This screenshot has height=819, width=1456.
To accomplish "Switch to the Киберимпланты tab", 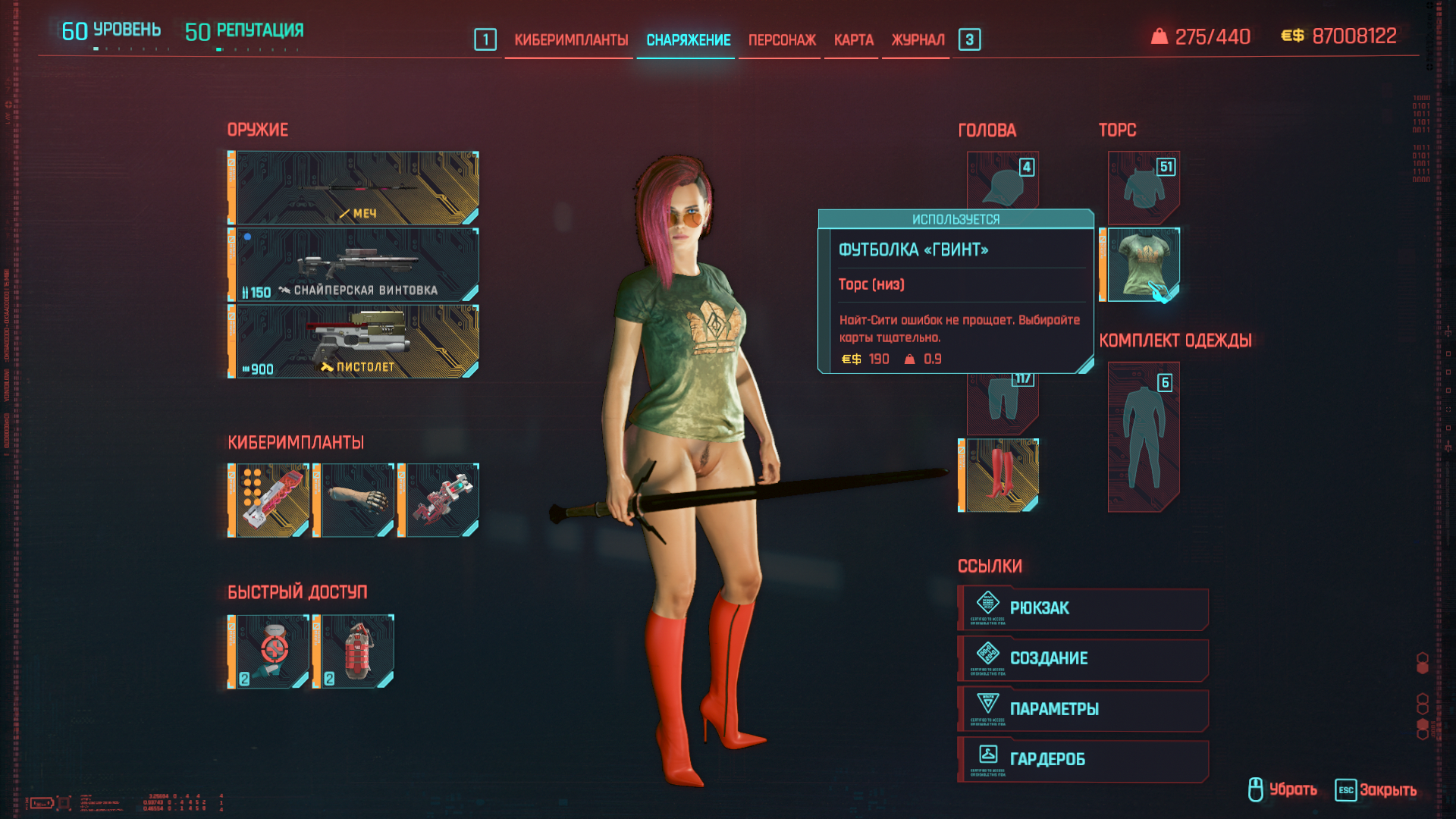I will click(571, 40).
